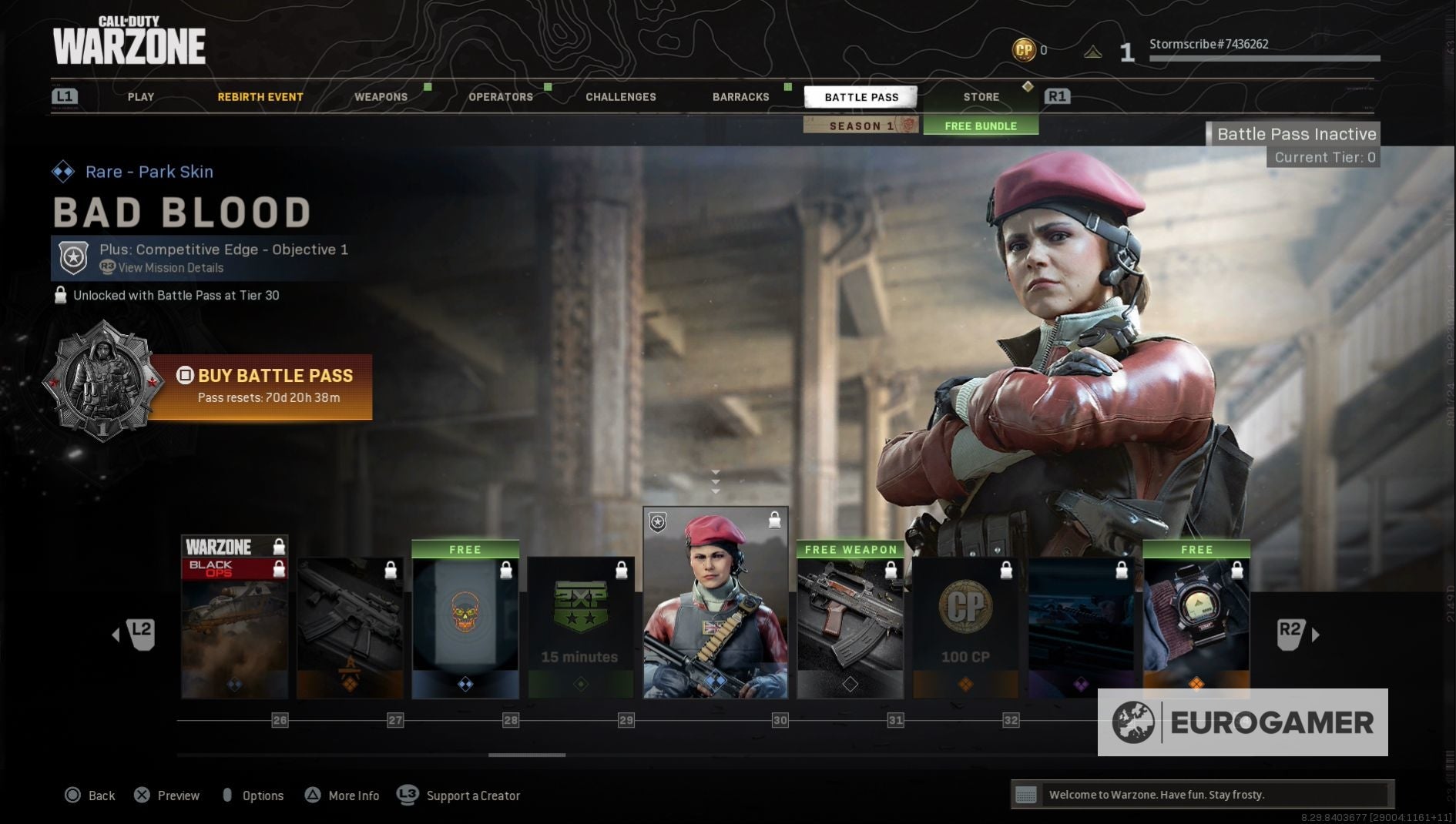Select the Challenges tab
This screenshot has width=1456, height=824.
(621, 97)
